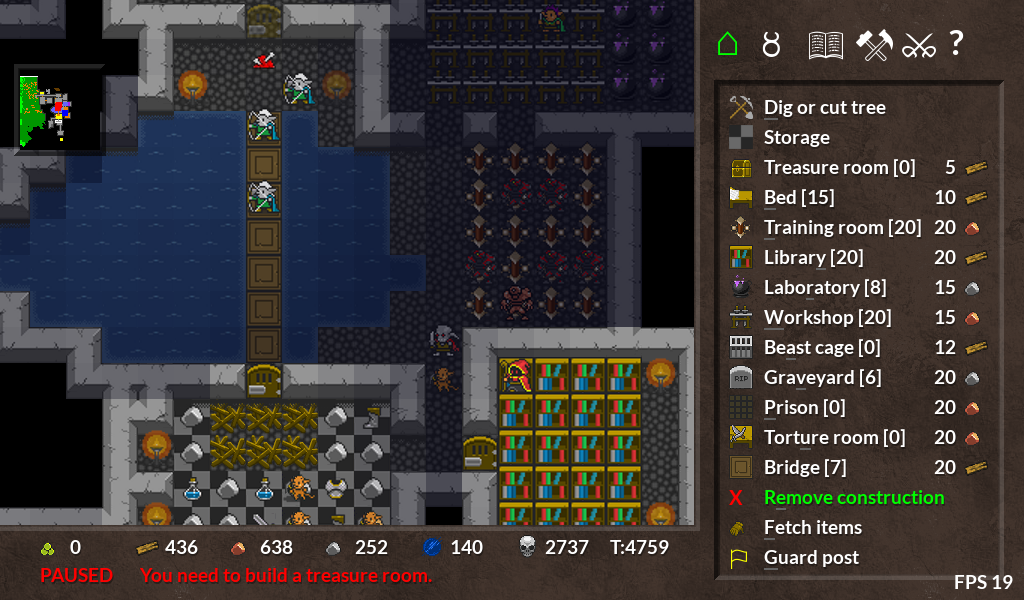Choose the Torture room option
Viewport: 1024px width, 600px height.
pos(834,437)
